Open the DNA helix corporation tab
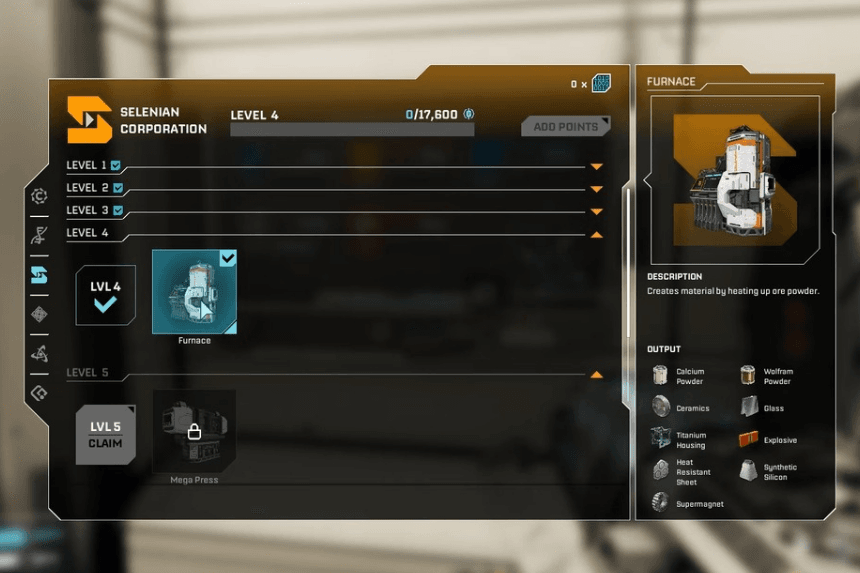Image resolution: width=860 pixels, height=573 pixels. coord(39,236)
